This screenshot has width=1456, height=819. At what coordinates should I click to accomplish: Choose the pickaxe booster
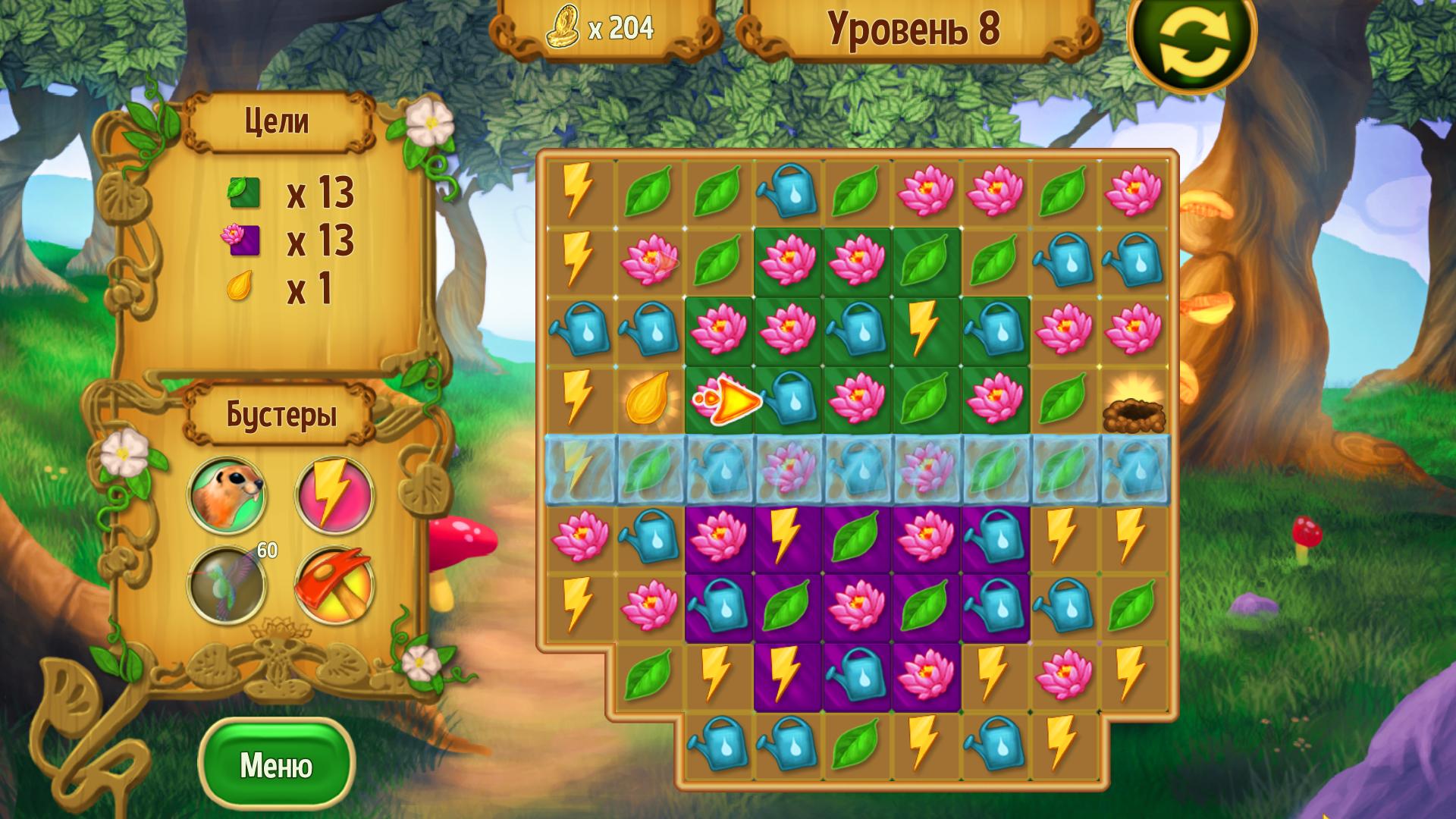(334, 585)
